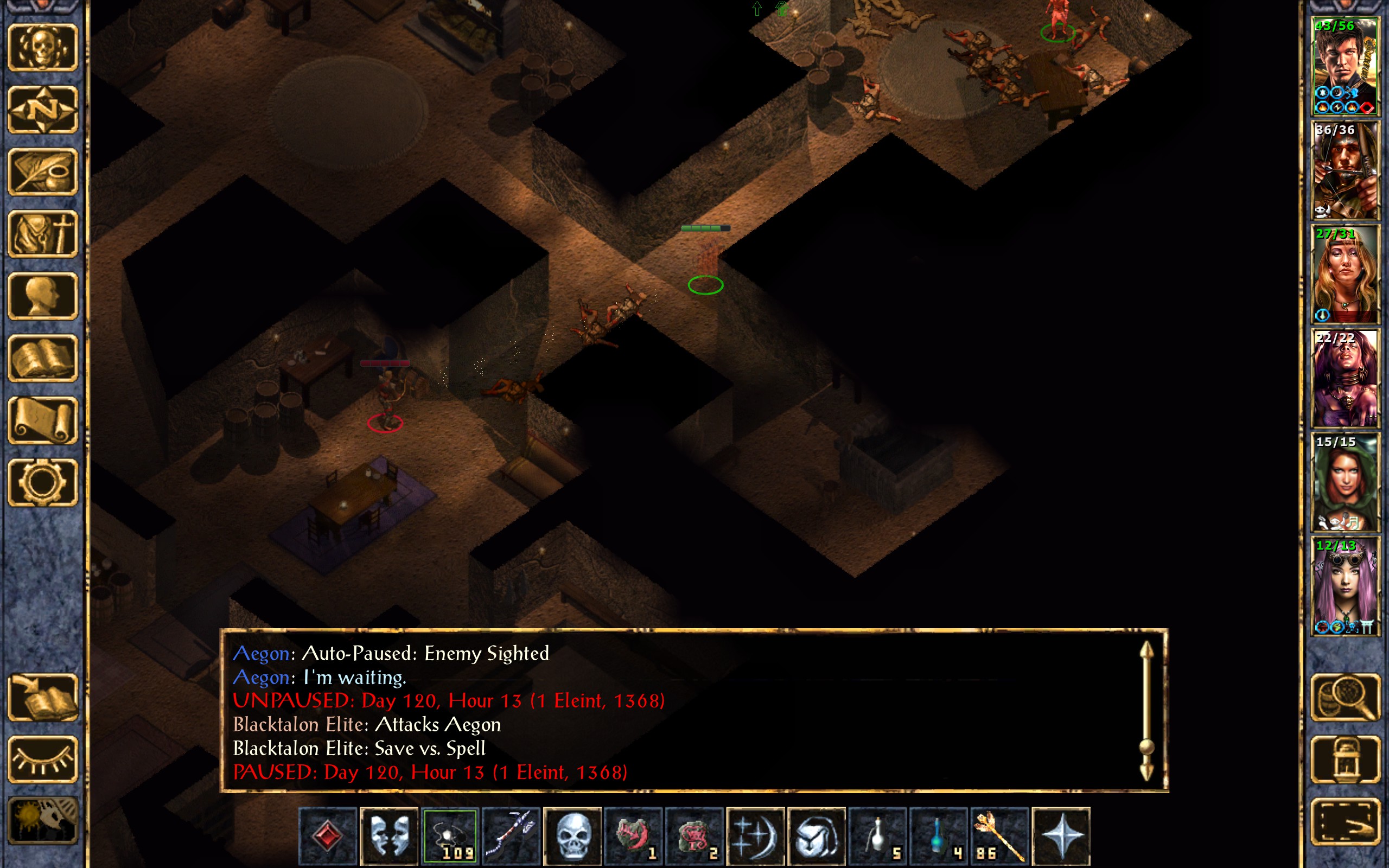
Task: Open the inventory armor-and-sword button
Action: tap(43, 234)
